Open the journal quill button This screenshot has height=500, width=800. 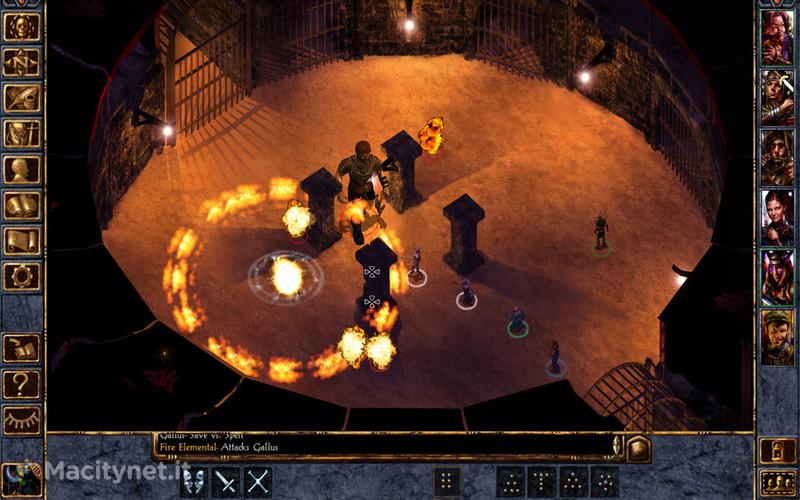click(x=21, y=97)
